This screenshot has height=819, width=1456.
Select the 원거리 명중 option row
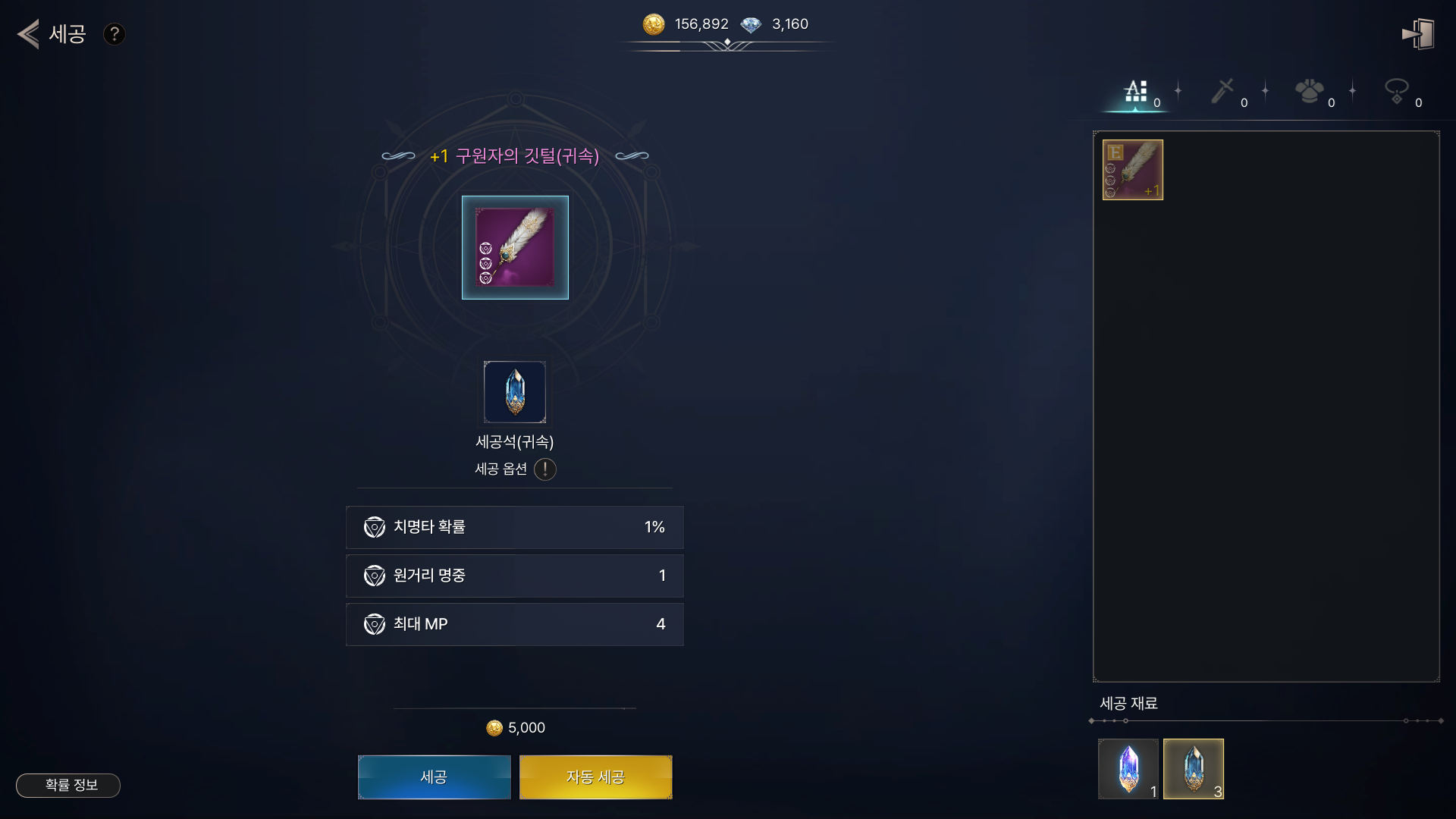[514, 576]
